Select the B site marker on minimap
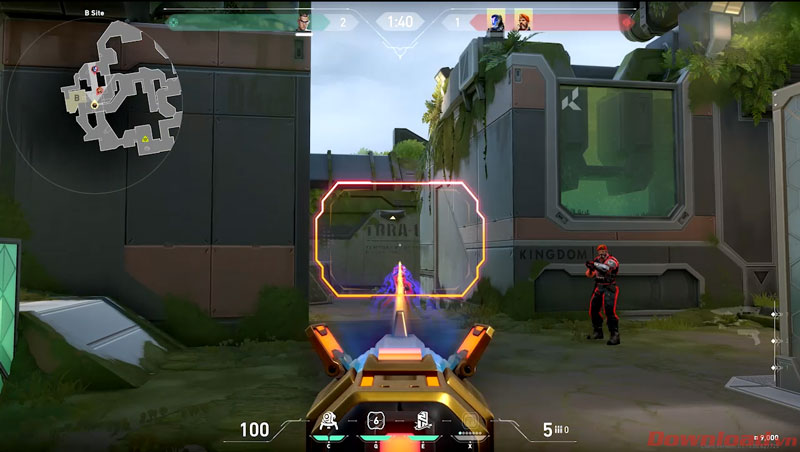This screenshot has width=800, height=452. click(x=77, y=97)
